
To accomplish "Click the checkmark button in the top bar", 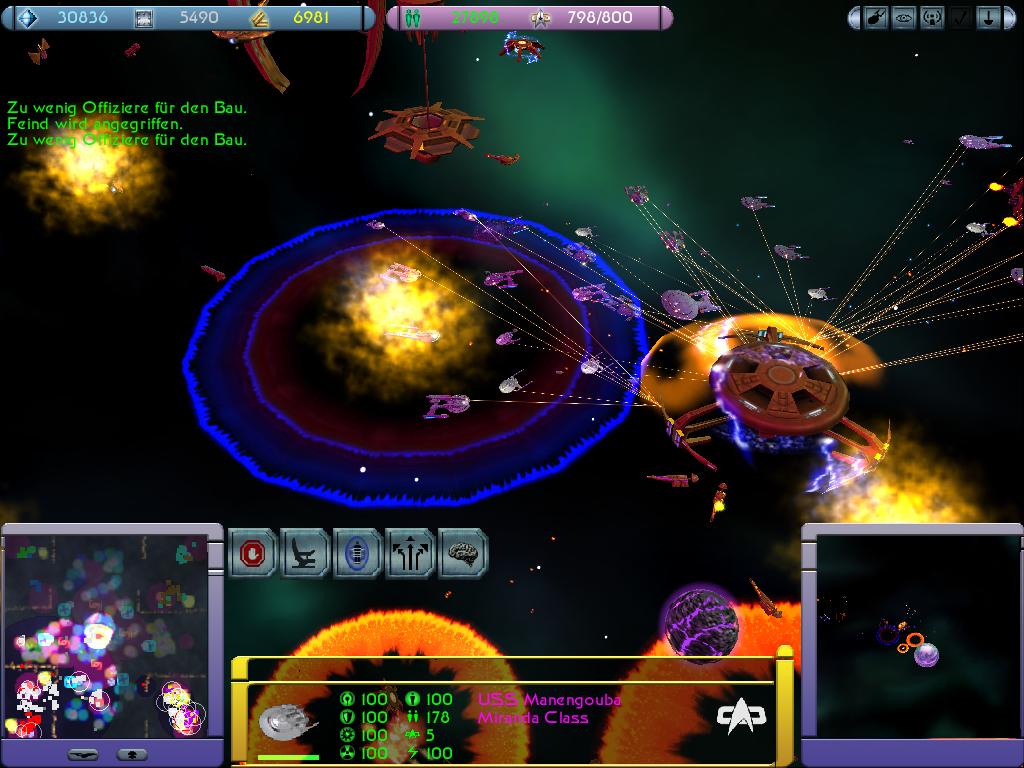I will (x=960, y=18).
